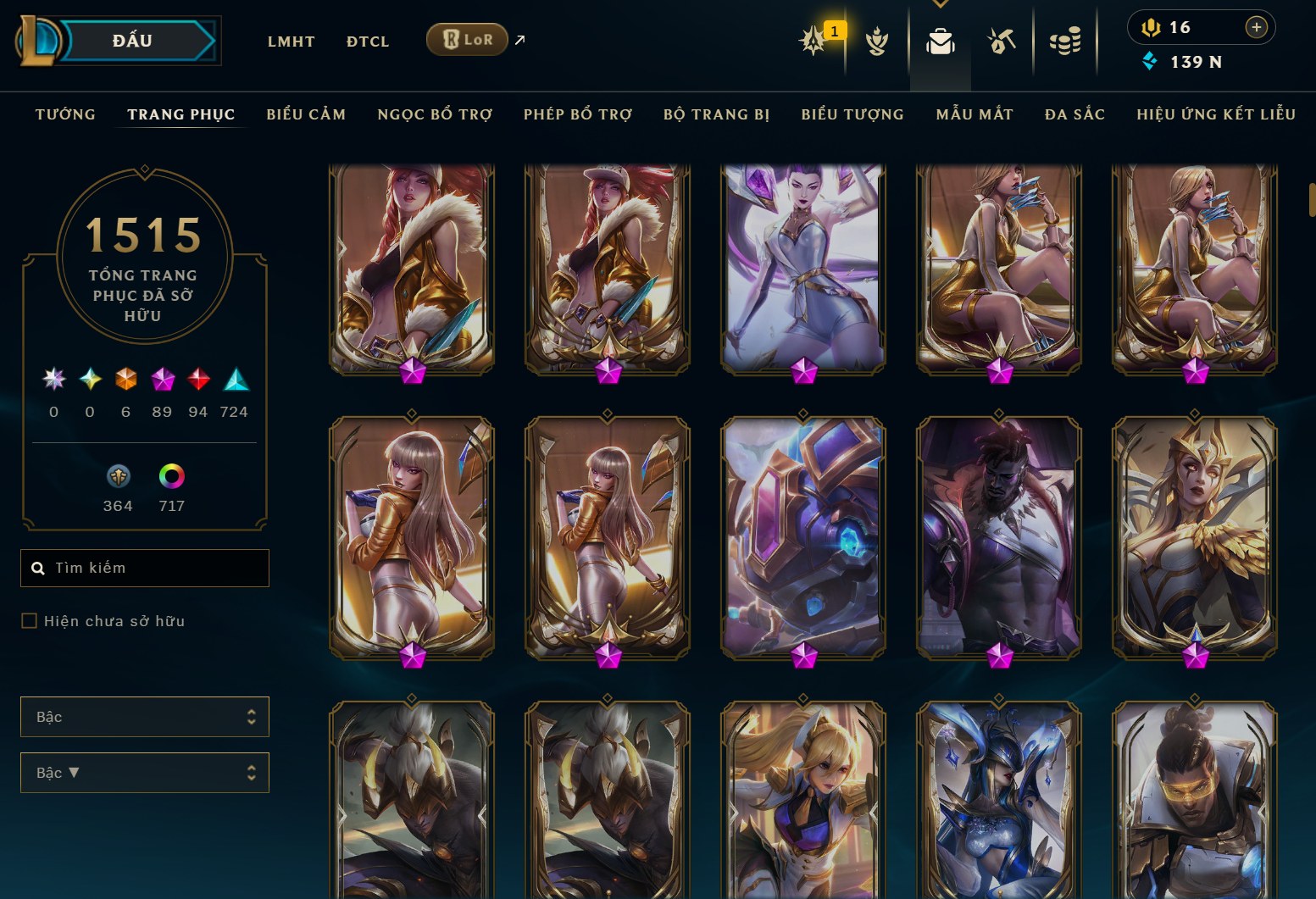
Task: Click the blue essence icon showing 139 N
Action: [x=1149, y=61]
